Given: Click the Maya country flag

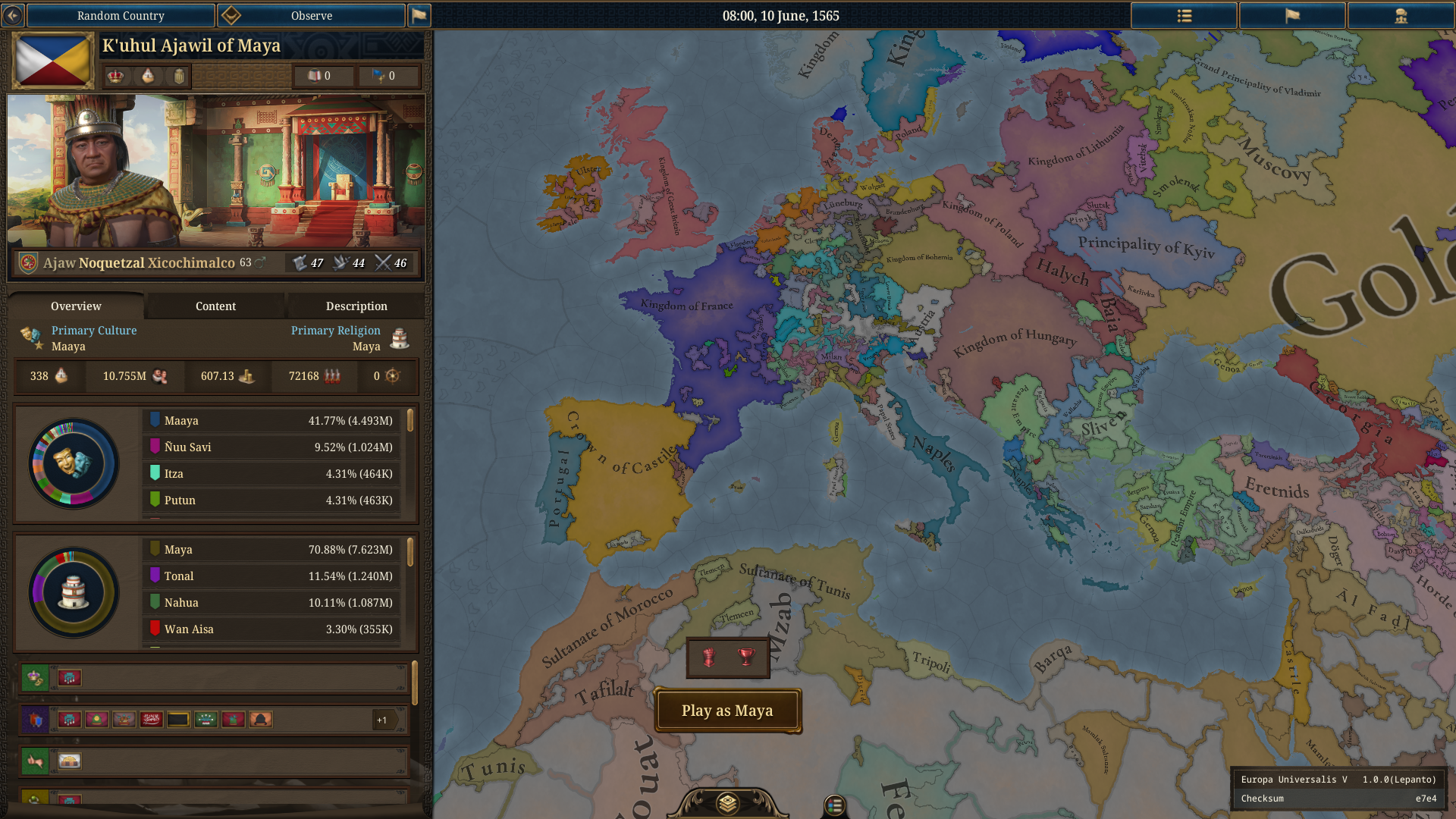Looking at the screenshot, I should (53, 61).
